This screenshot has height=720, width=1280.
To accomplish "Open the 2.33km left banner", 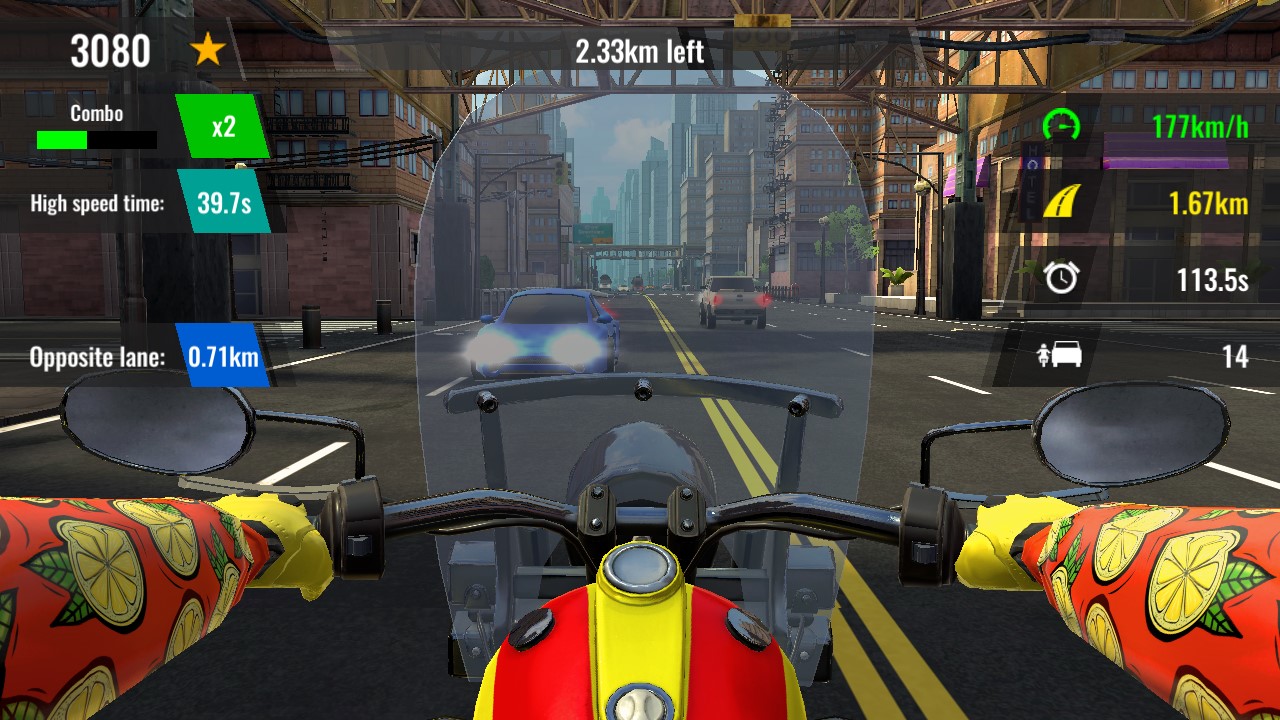I will coord(640,50).
